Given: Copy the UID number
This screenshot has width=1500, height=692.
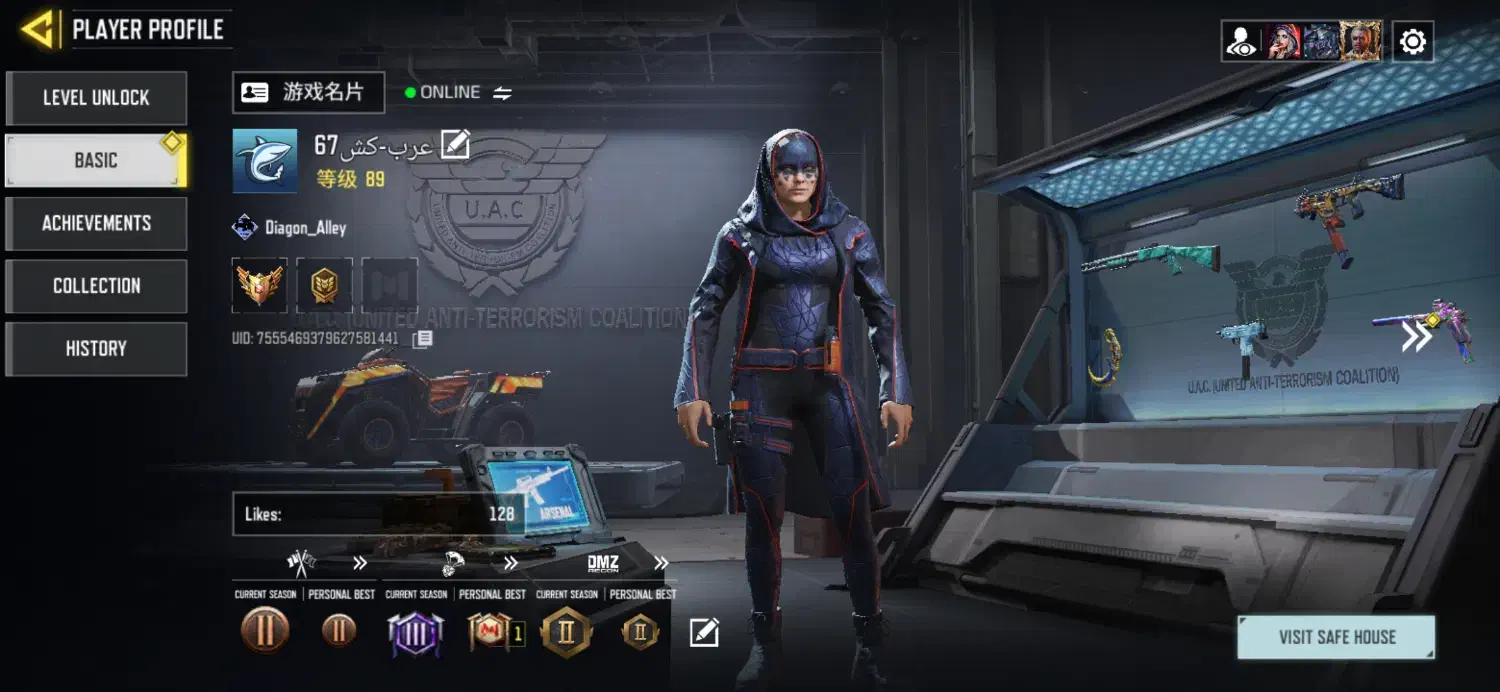Looking at the screenshot, I should coord(423,339).
